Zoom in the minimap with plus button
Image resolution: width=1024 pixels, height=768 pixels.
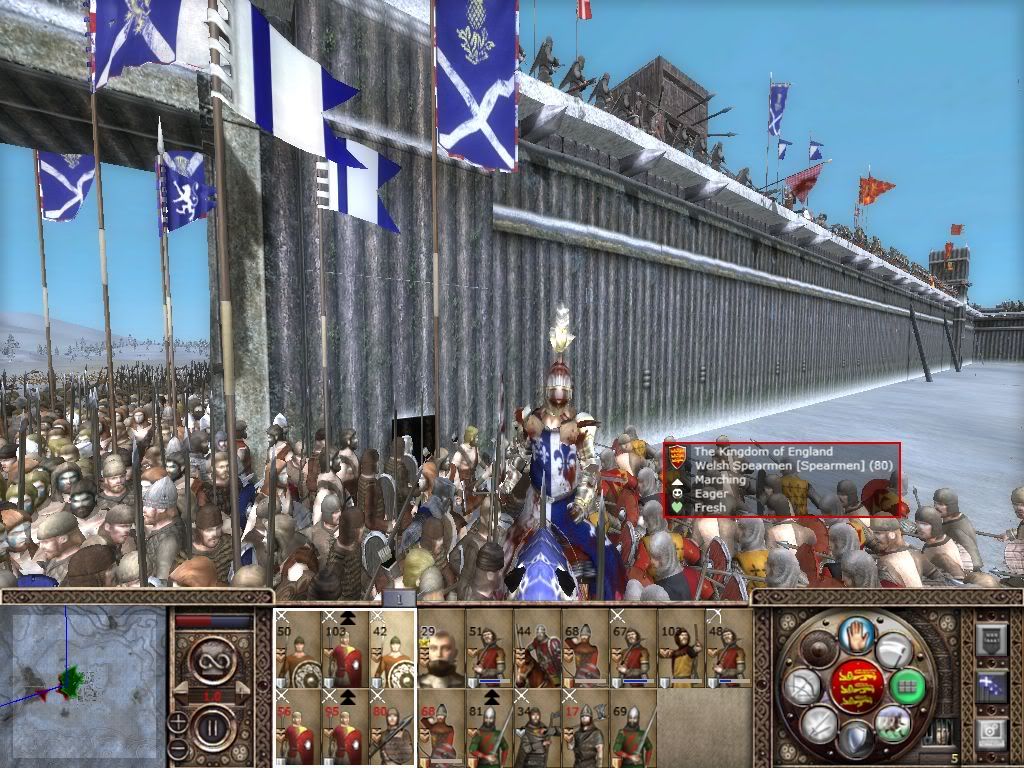click(177, 720)
